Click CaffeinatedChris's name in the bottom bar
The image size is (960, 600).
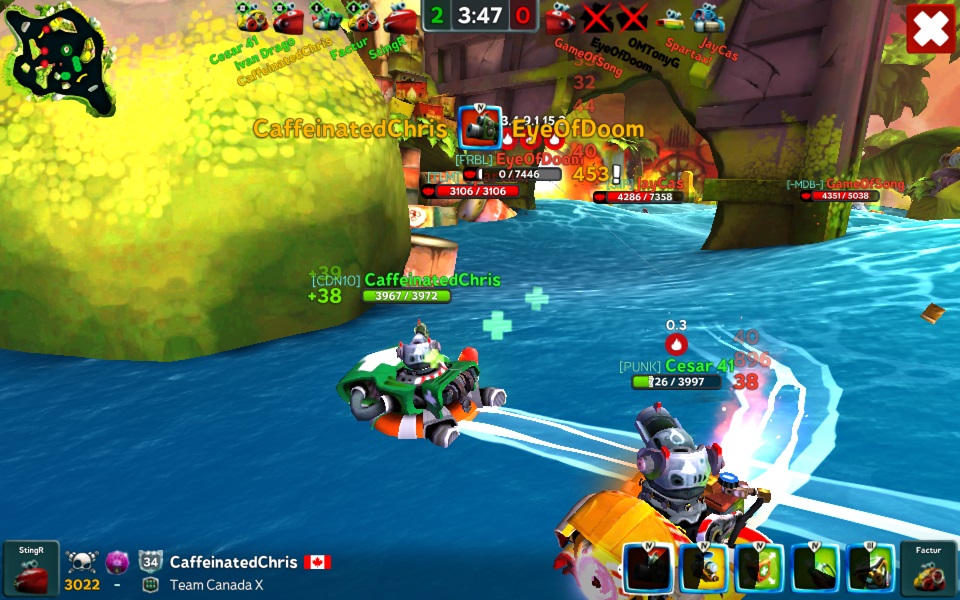pos(235,562)
